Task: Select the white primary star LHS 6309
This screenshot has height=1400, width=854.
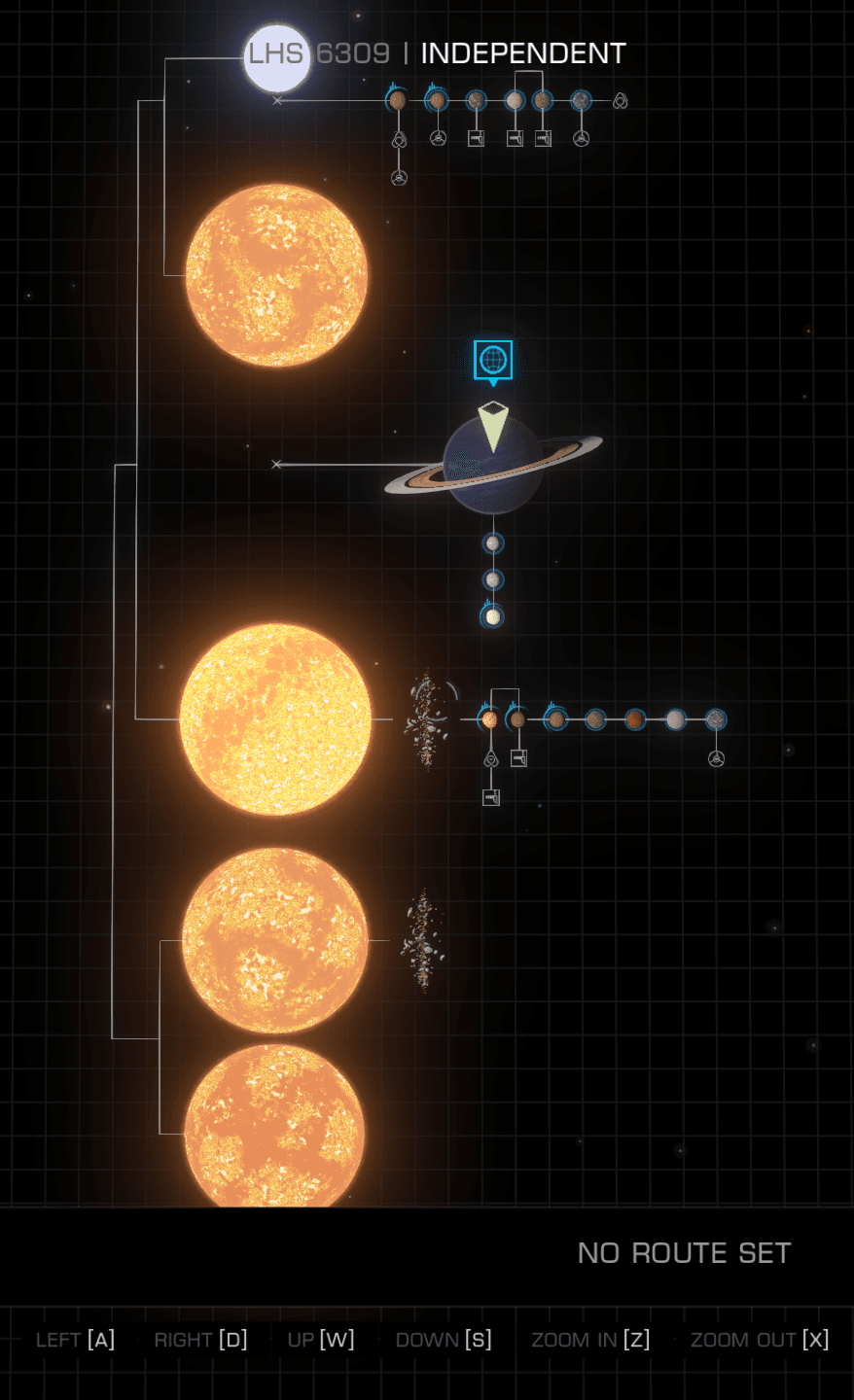Action: (x=276, y=58)
